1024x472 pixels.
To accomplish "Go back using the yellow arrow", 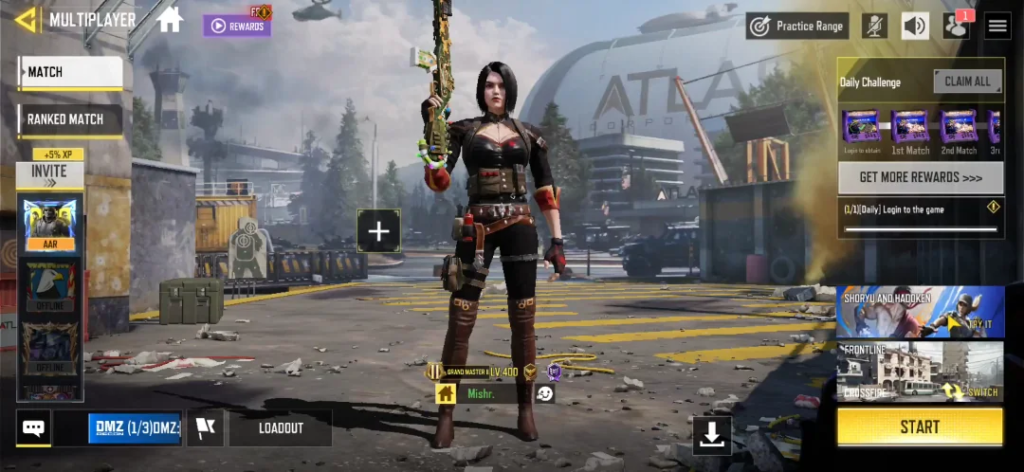I will tap(26, 19).
